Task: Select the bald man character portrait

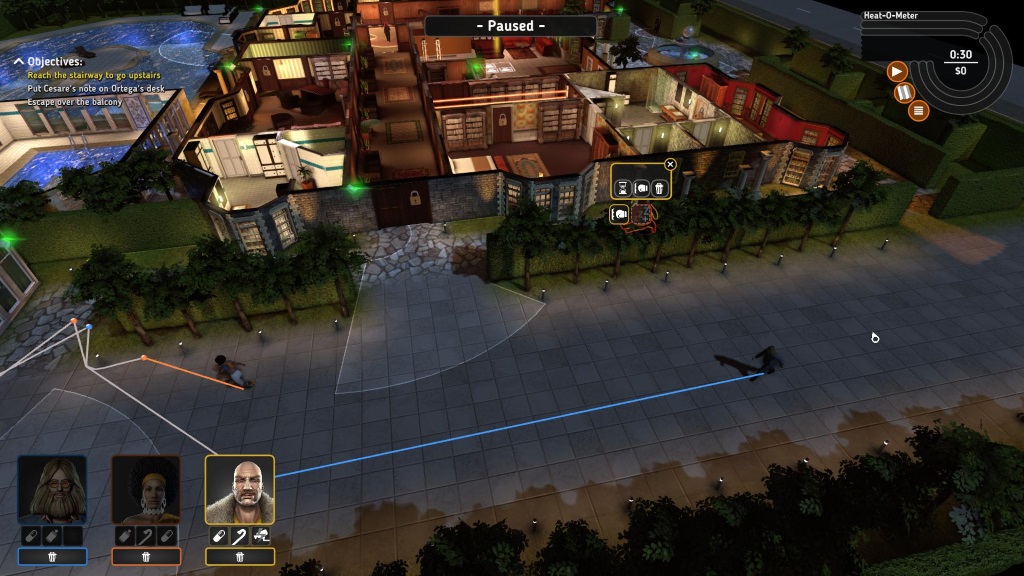Action: point(240,489)
